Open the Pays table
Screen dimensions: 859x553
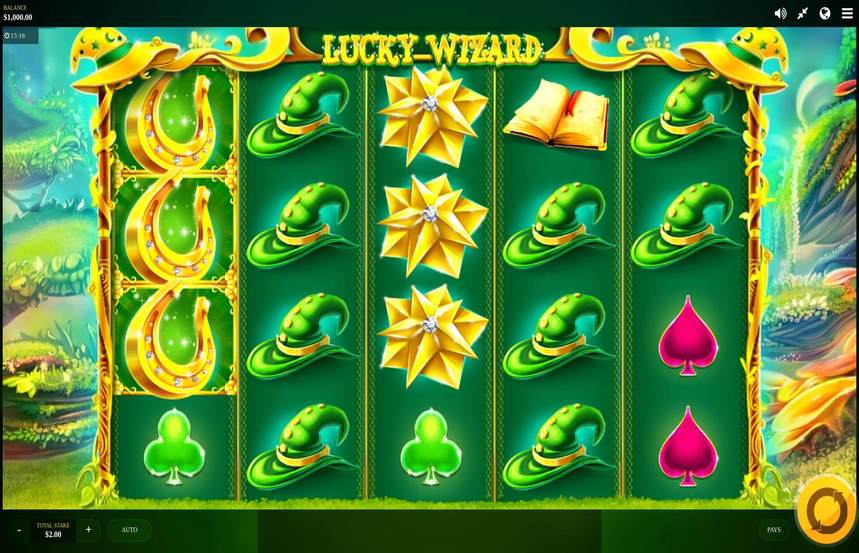(x=773, y=530)
